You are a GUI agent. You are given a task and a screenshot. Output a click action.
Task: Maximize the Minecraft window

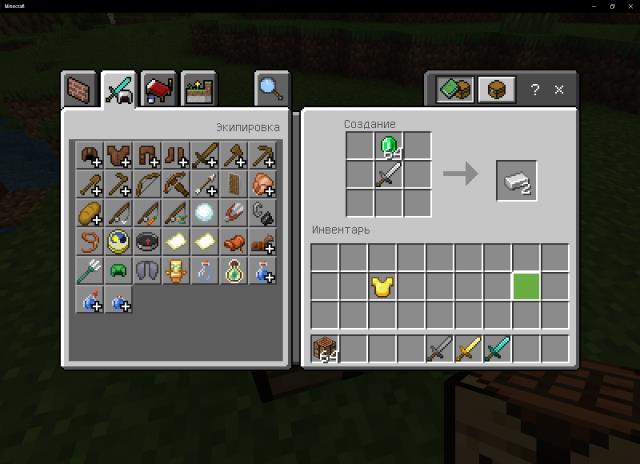click(611, 6)
